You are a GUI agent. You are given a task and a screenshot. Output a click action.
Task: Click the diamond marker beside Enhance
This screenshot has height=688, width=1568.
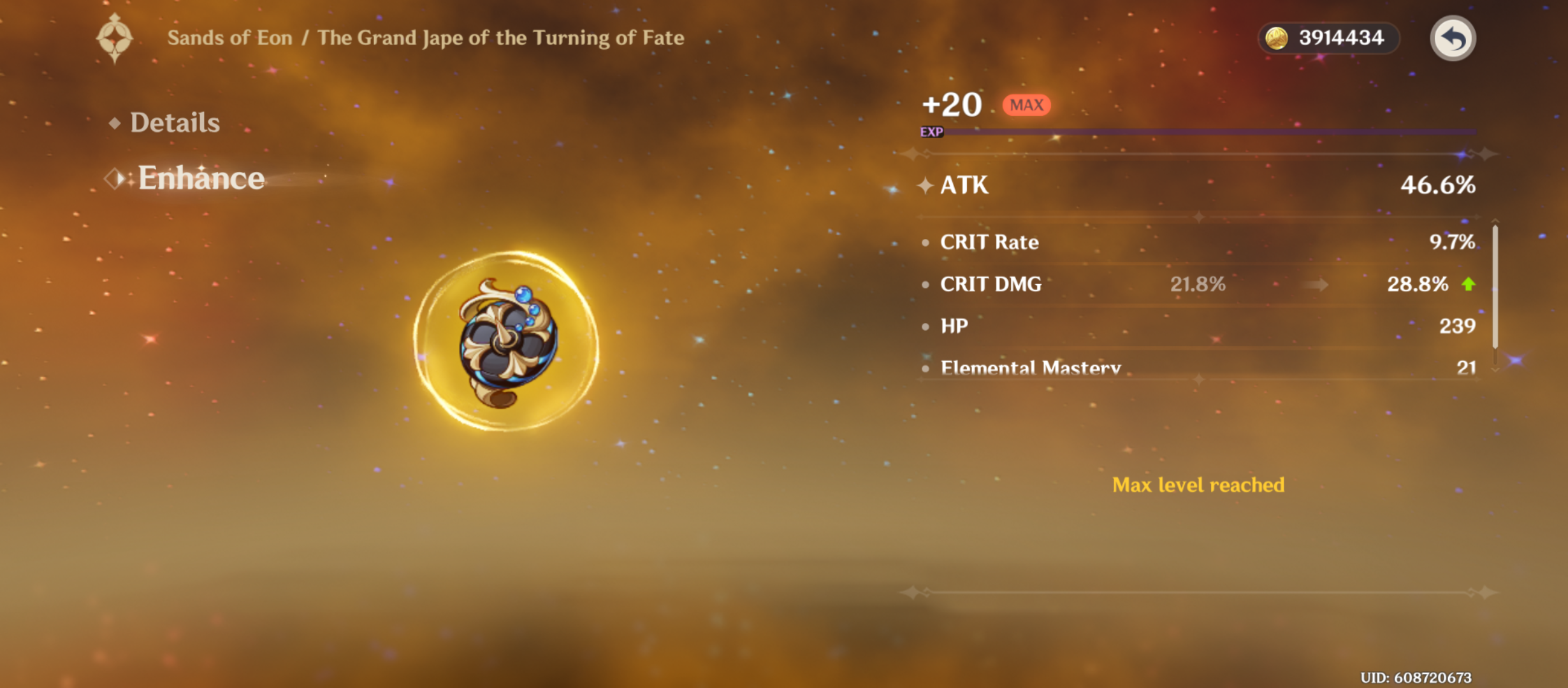(115, 180)
